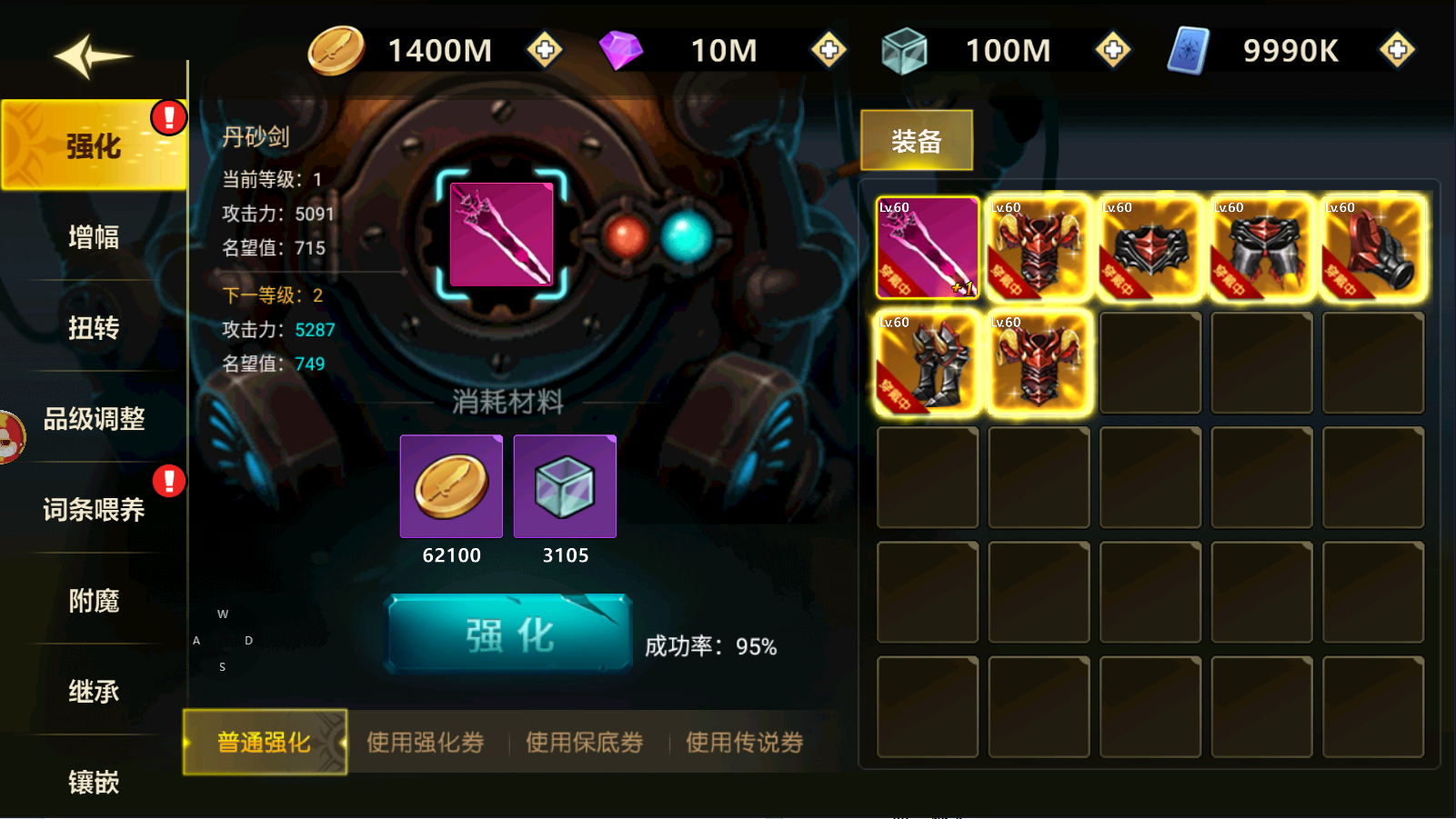Open the 词条喂养 panel with red alert badge
1456x819 pixels.
95,510
